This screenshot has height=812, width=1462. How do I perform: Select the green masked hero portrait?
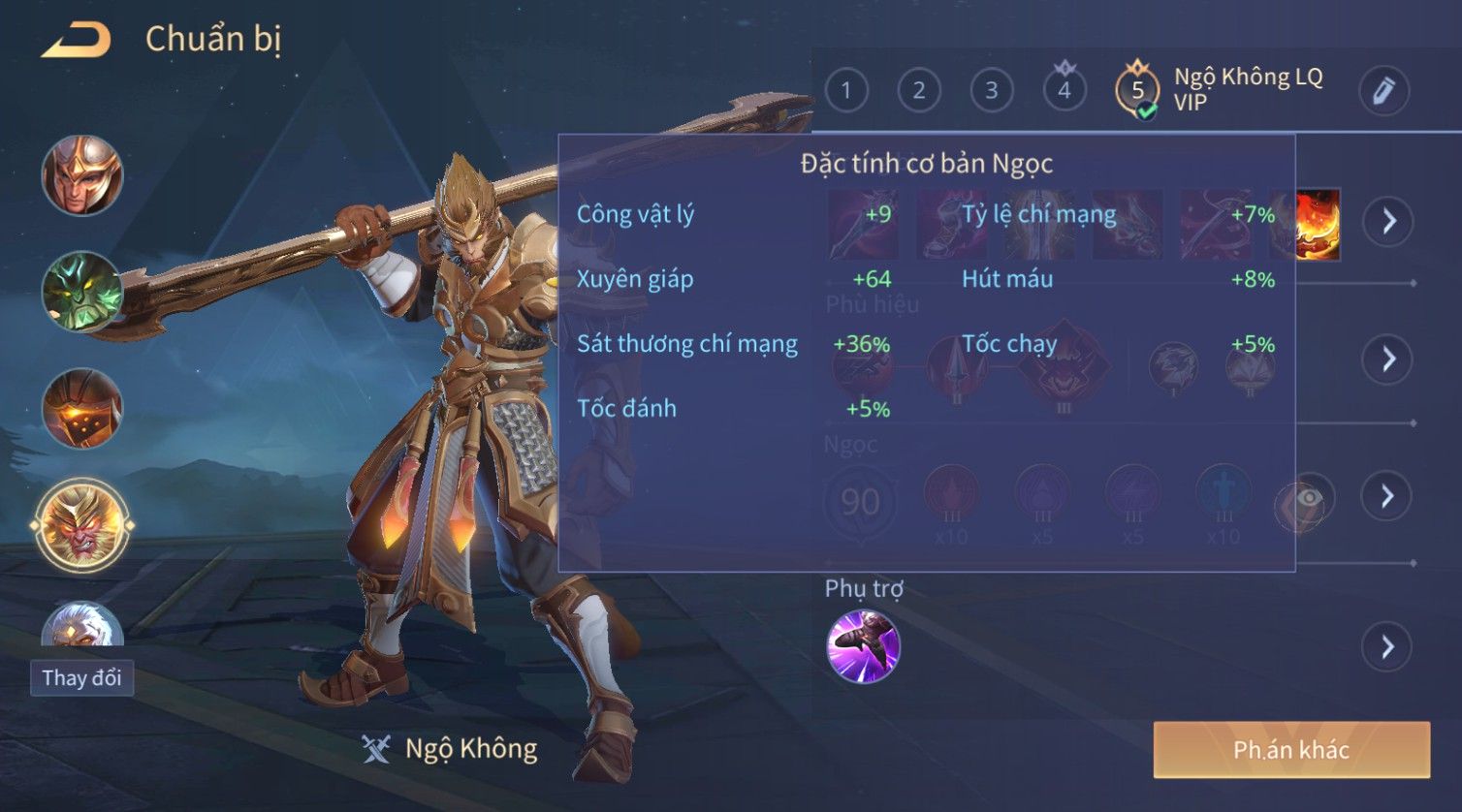point(82,291)
